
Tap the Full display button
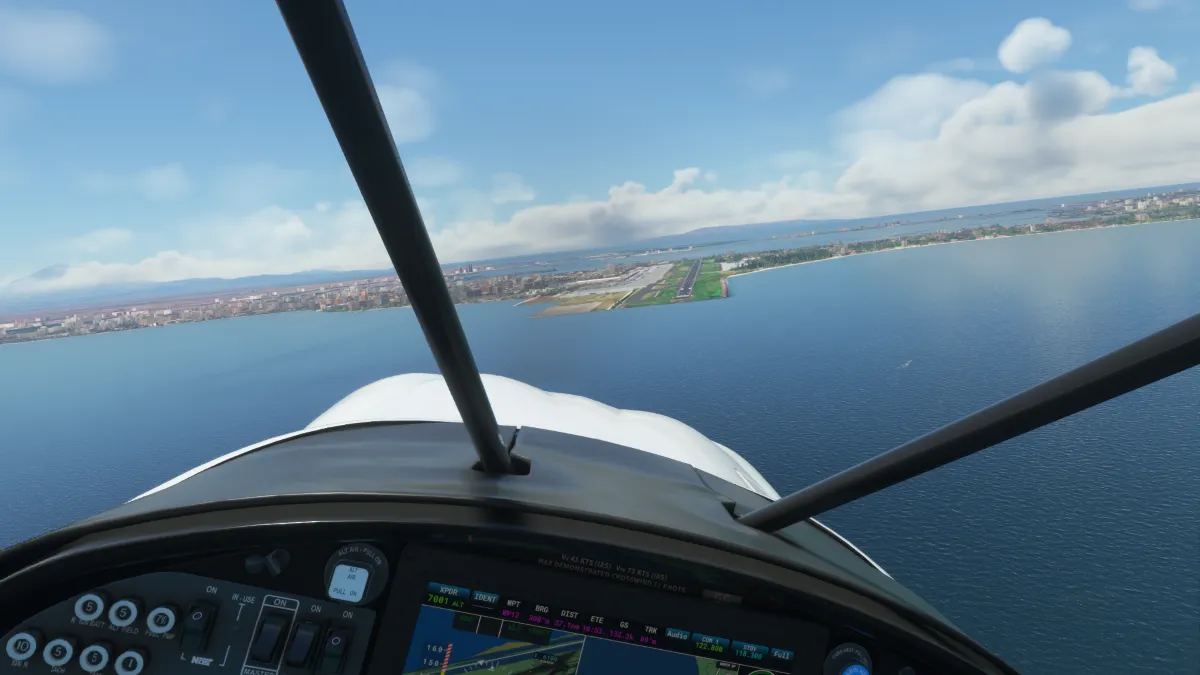782,654
